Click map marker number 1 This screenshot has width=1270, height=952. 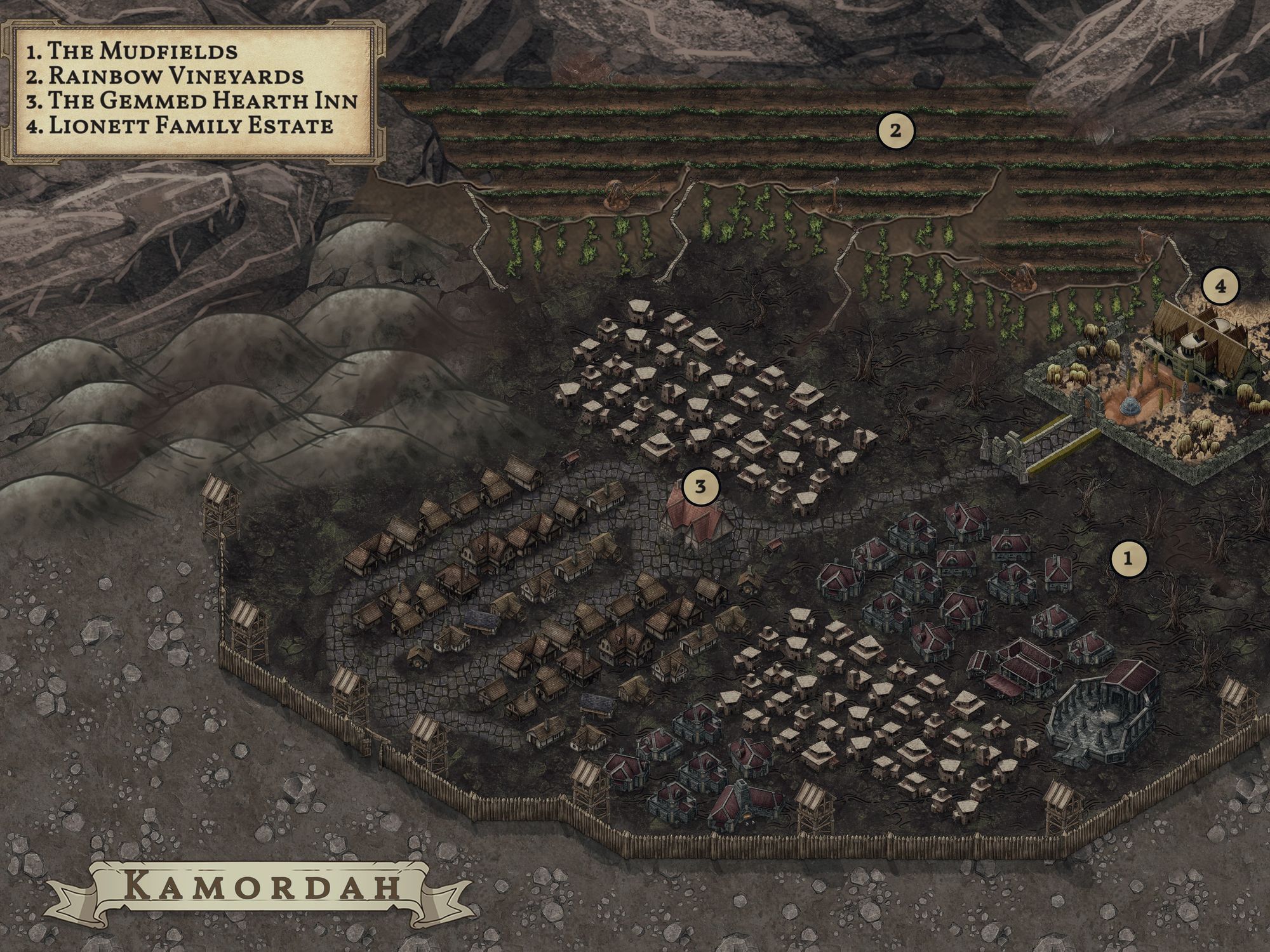tap(1128, 559)
